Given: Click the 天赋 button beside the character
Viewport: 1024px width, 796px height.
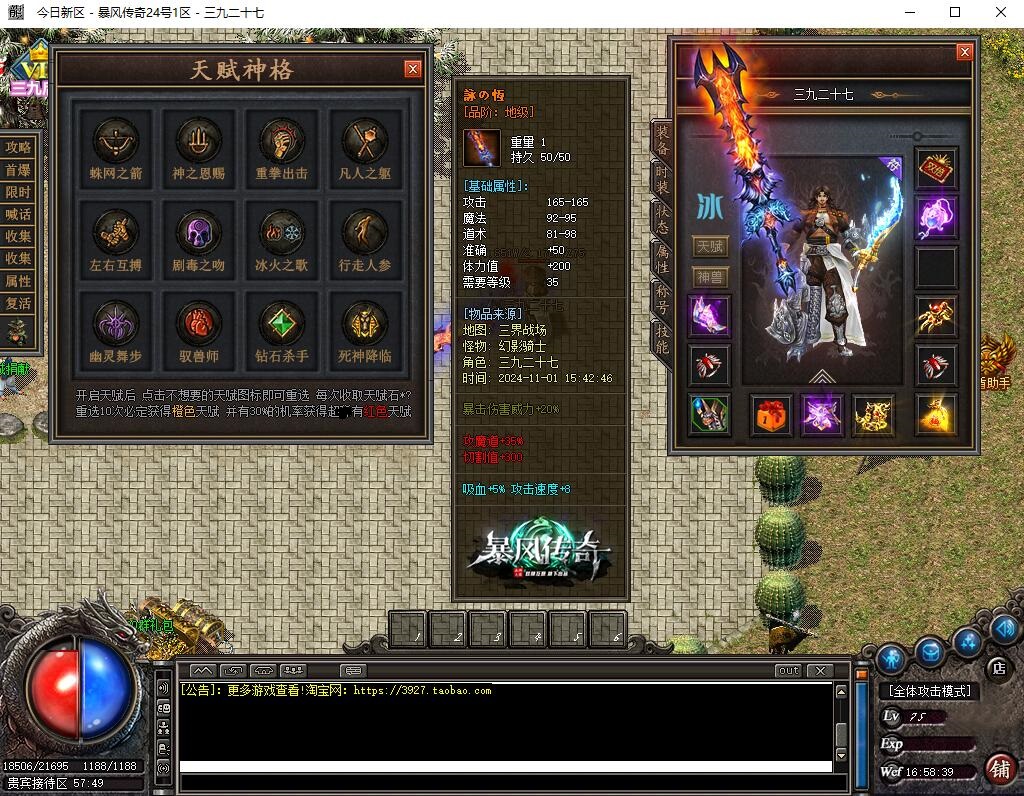Looking at the screenshot, I should tap(710, 246).
